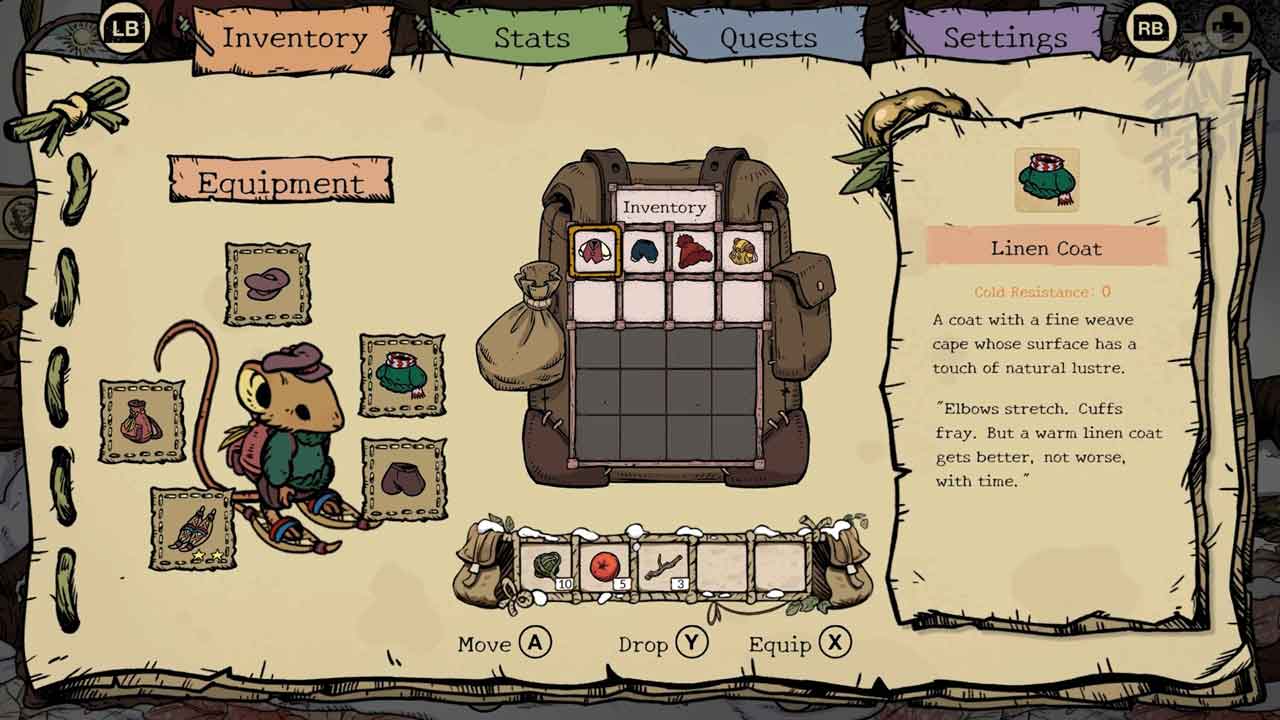Open the Quests tab

click(x=768, y=38)
